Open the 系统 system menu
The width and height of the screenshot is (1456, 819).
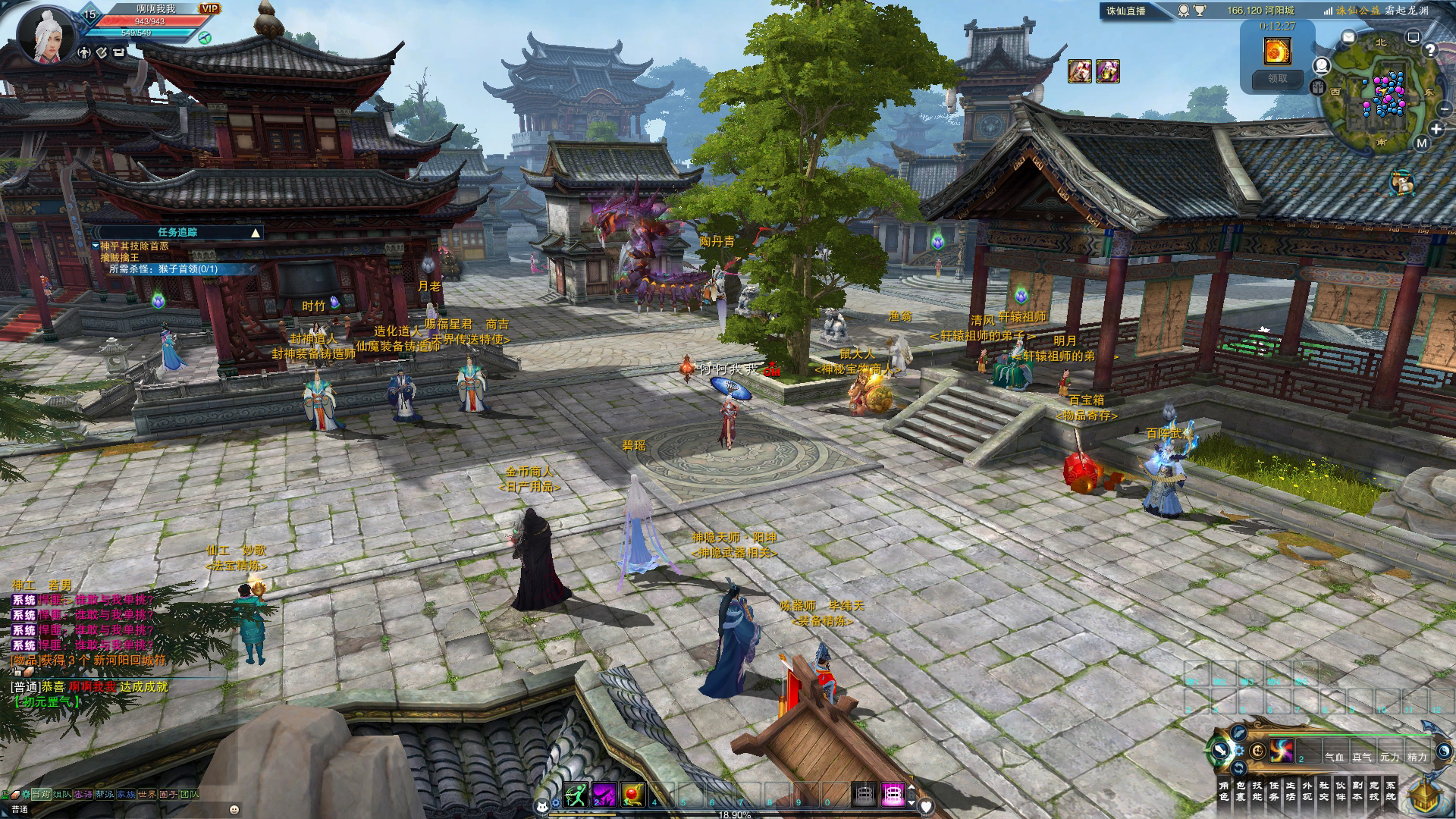tap(1391, 791)
